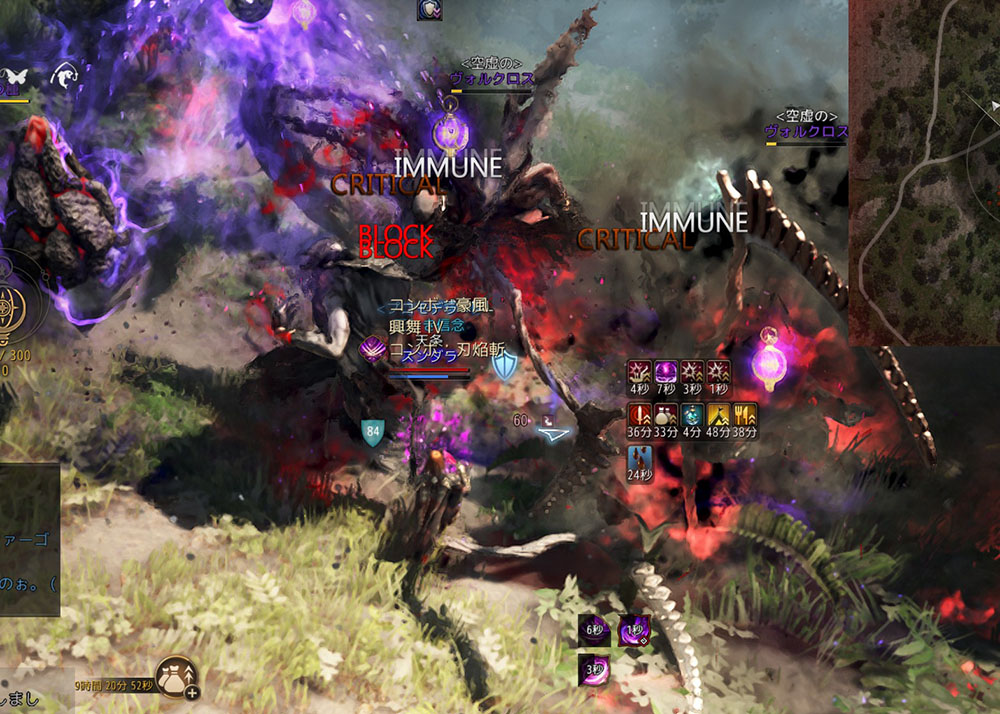Open the minimap in the top-right corner
1000x714 pixels.
click(925, 170)
